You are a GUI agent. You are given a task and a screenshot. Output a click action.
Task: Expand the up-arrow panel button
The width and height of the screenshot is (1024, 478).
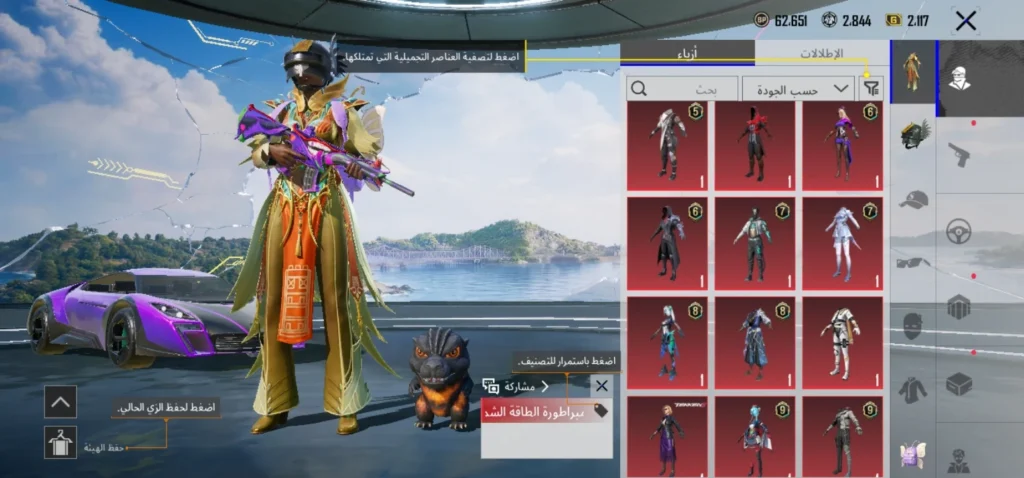[x=60, y=402]
